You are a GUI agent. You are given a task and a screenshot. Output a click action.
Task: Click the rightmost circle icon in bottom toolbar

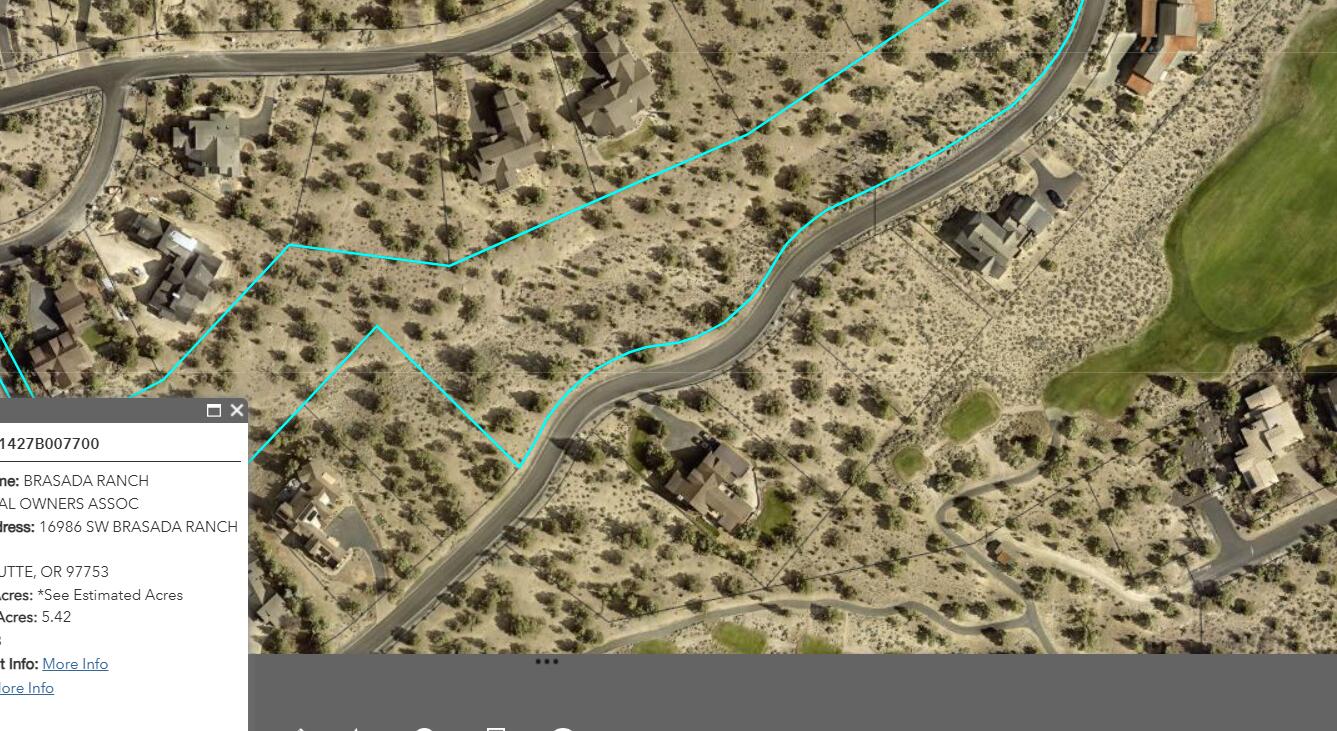[565, 728]
